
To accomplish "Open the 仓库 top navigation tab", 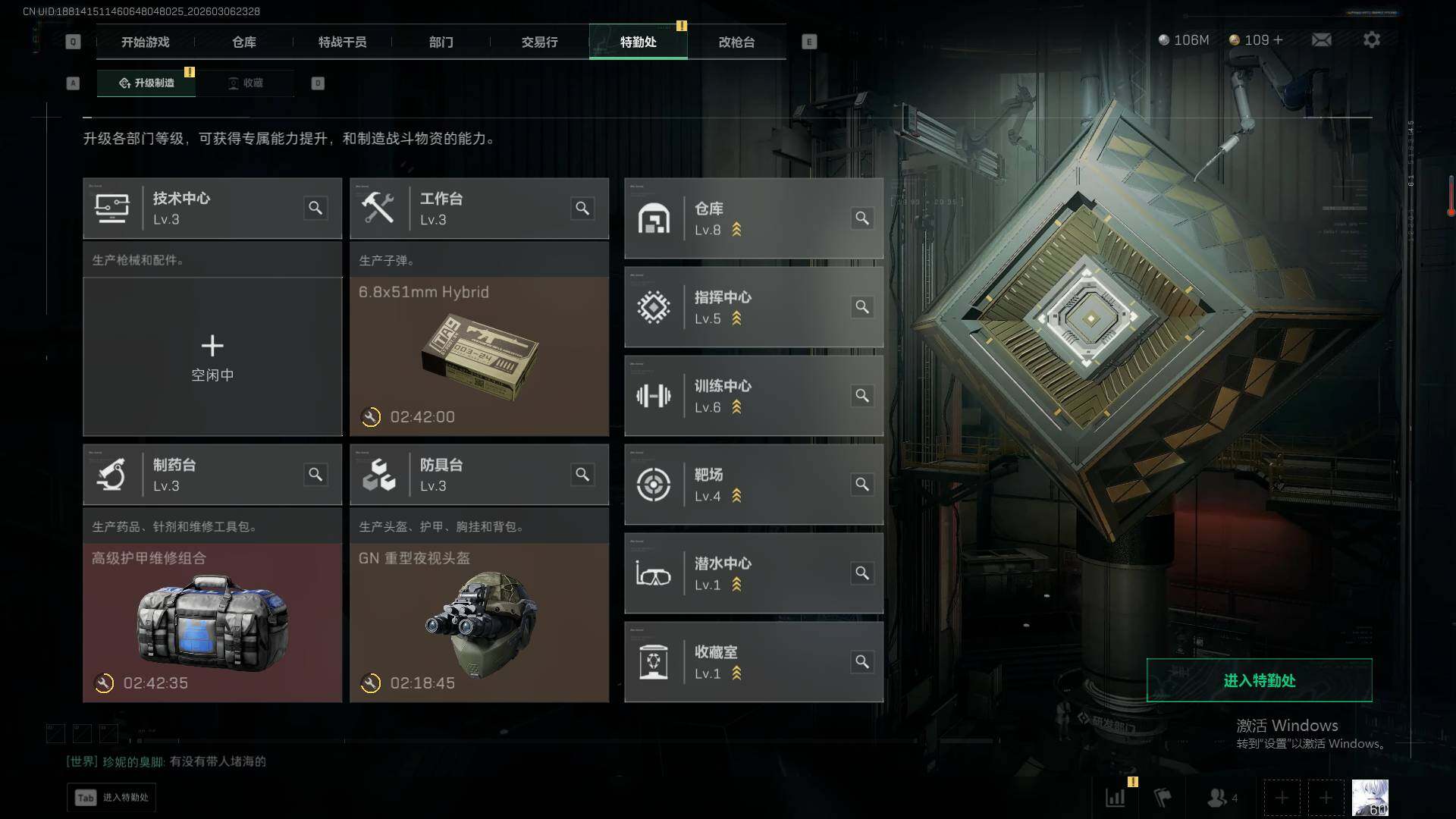I will tap(243, 42).
